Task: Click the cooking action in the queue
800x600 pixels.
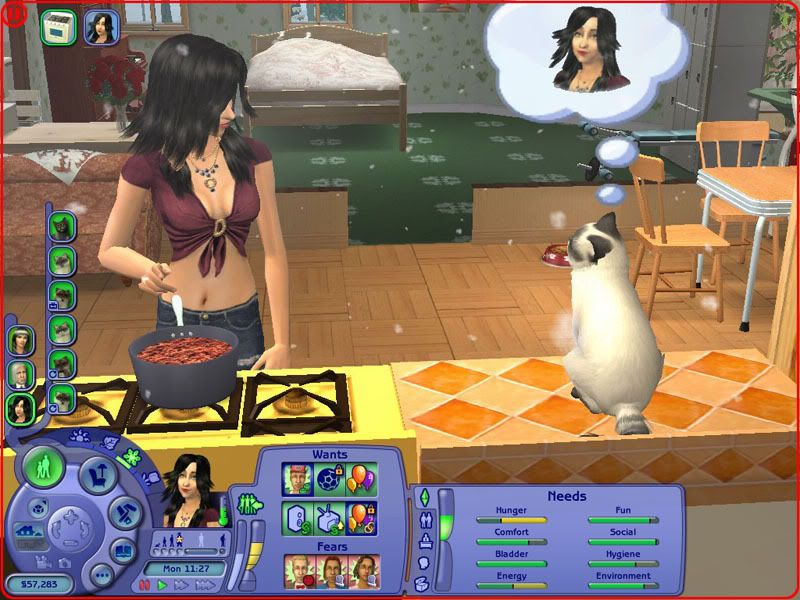Action: [x=57, y=27]
